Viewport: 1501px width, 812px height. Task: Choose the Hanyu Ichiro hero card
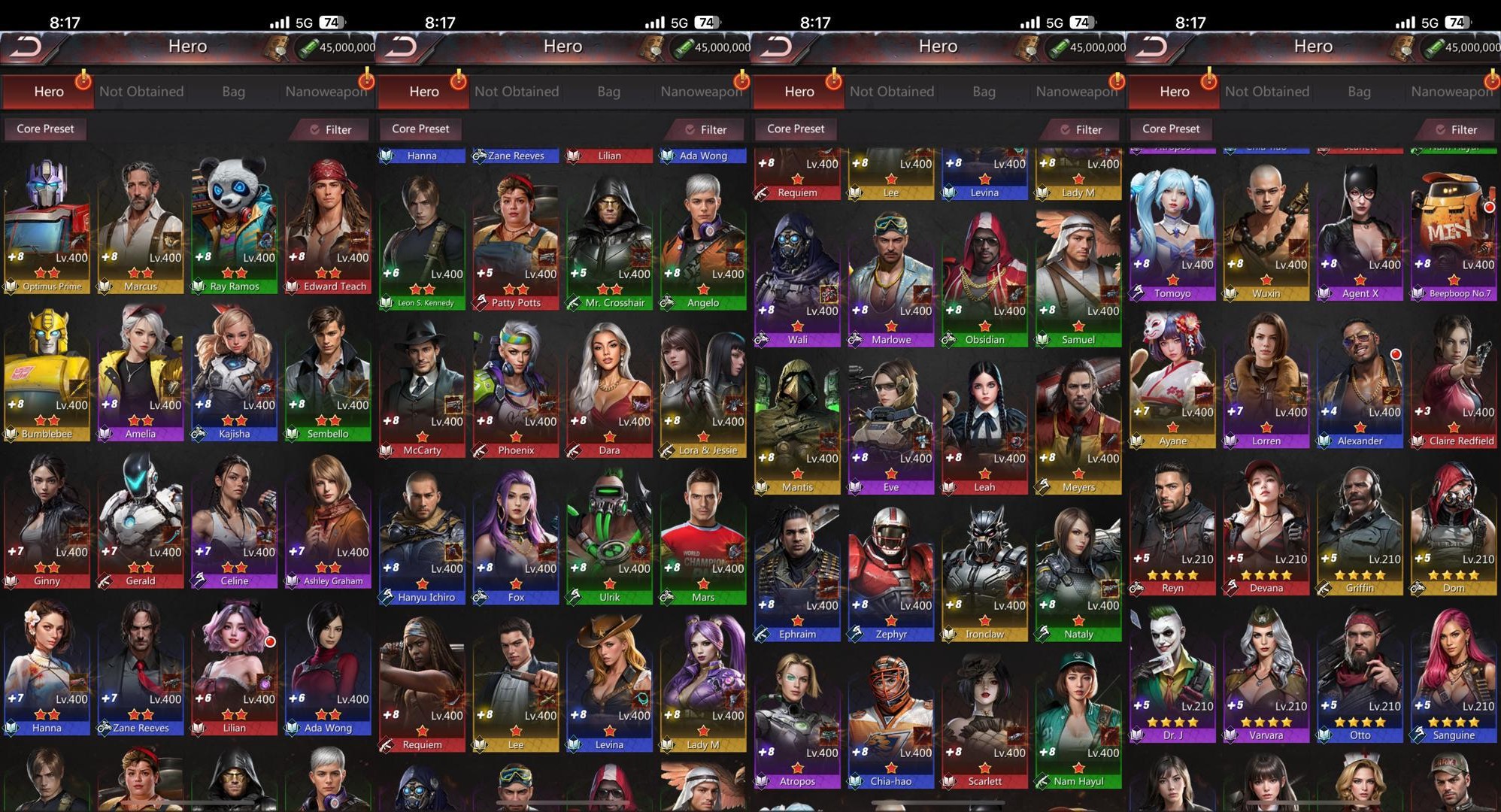[x=422, y=537]
